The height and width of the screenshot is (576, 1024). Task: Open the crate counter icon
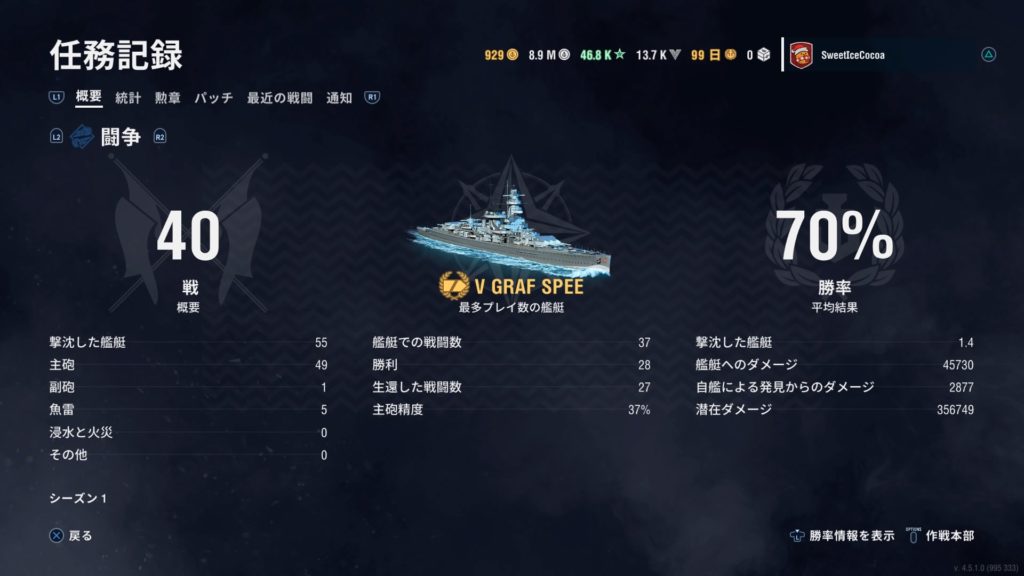(x=759, y=56)
